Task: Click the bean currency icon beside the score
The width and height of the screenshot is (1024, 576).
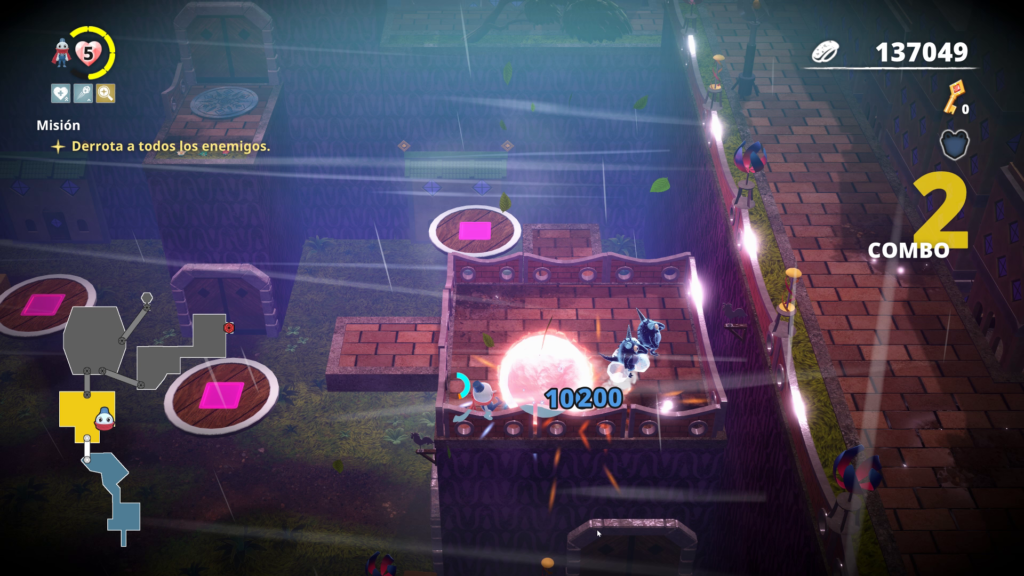Action: point(828,52)
